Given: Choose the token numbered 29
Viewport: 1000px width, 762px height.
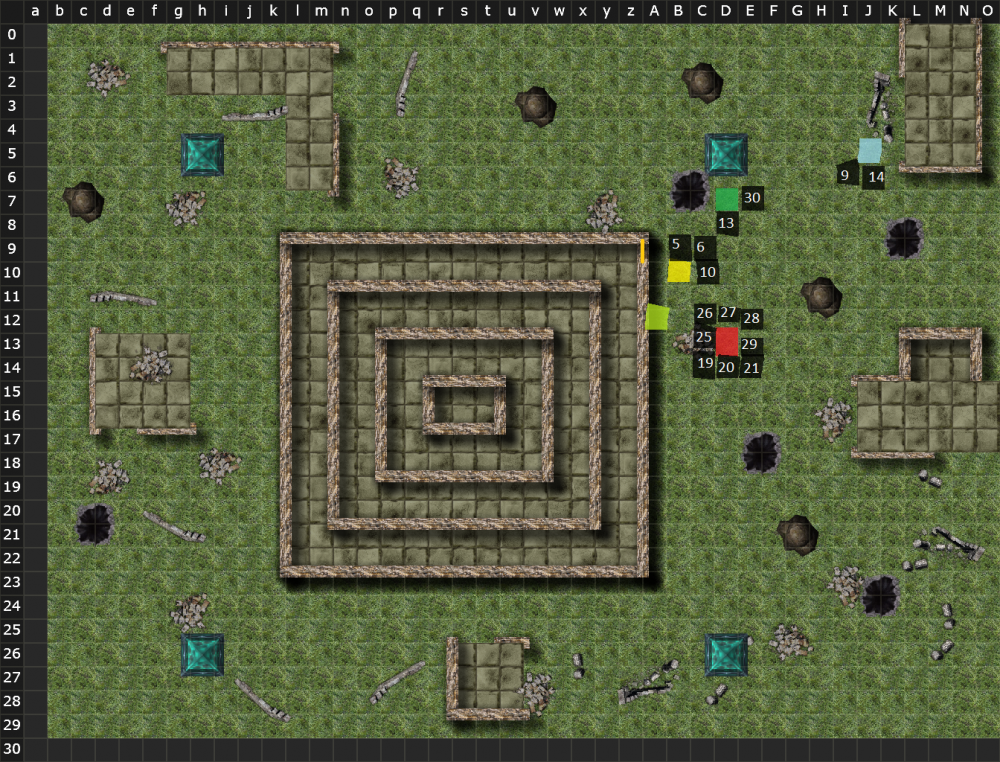Looking at the screenshot, I should [x=751, y=344].
